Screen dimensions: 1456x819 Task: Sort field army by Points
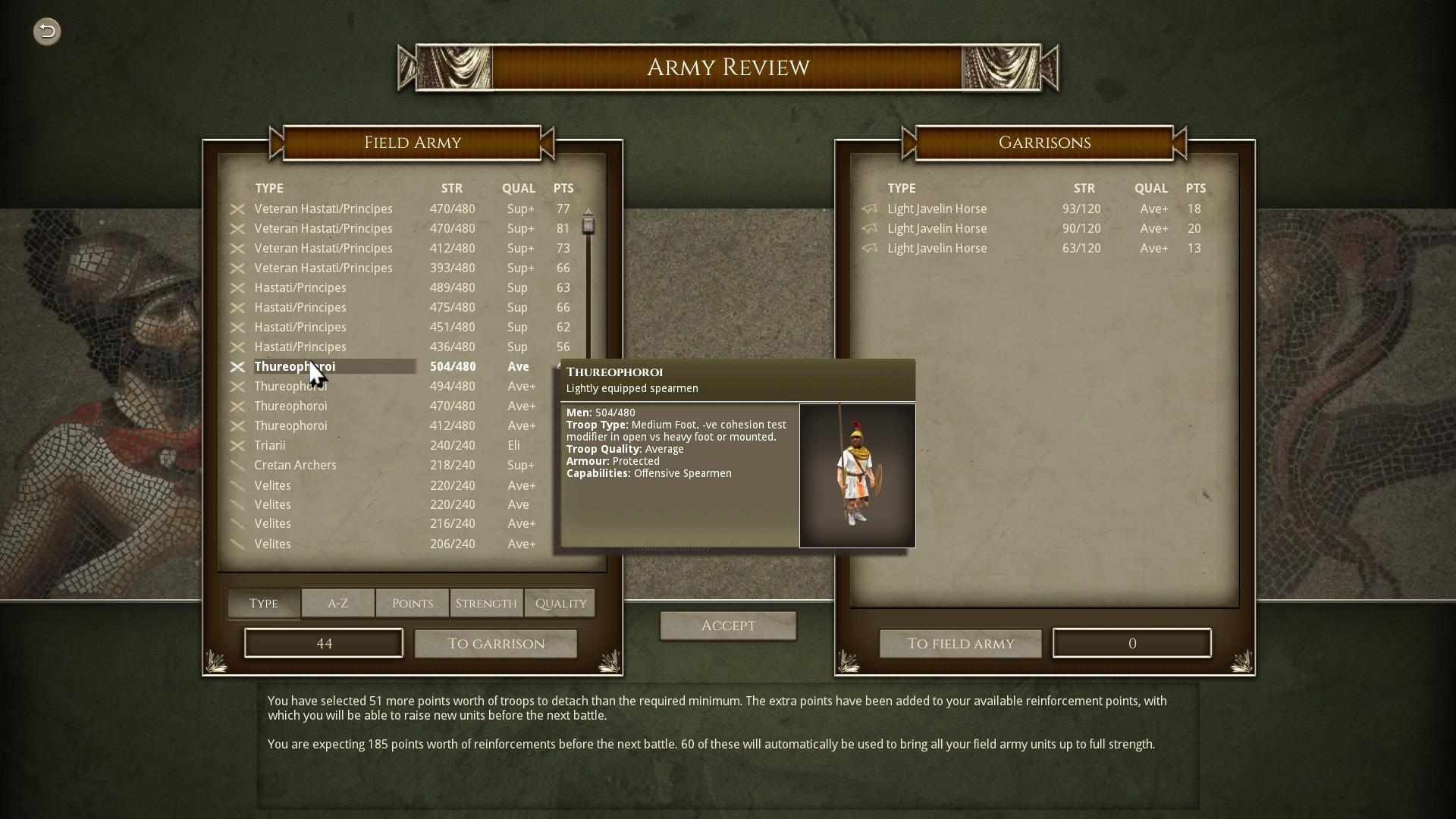(412, 604)
